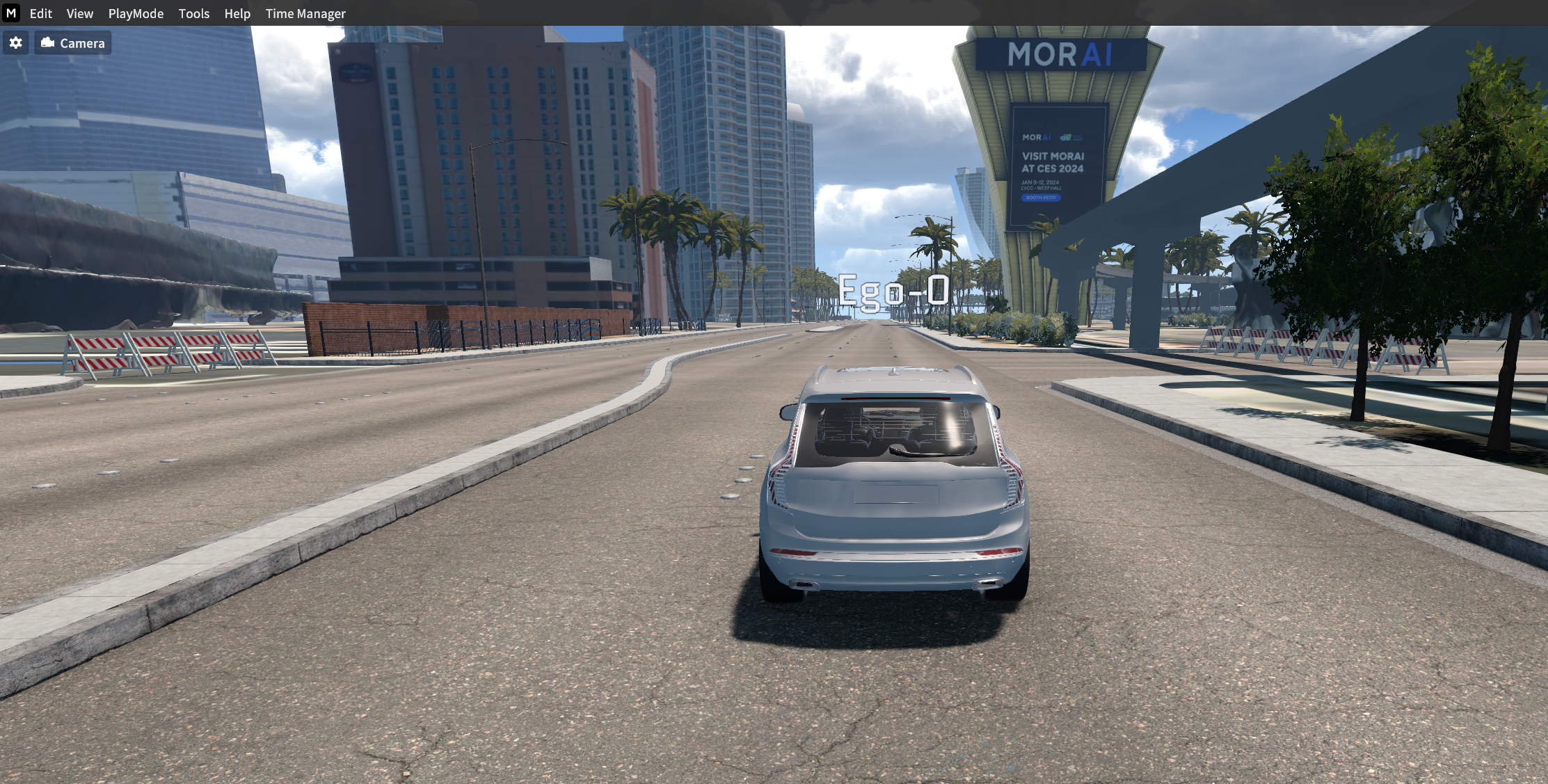Open the Edit menu
The width and height of the screenshot is (1548, 784).
(x=40, y=13)
